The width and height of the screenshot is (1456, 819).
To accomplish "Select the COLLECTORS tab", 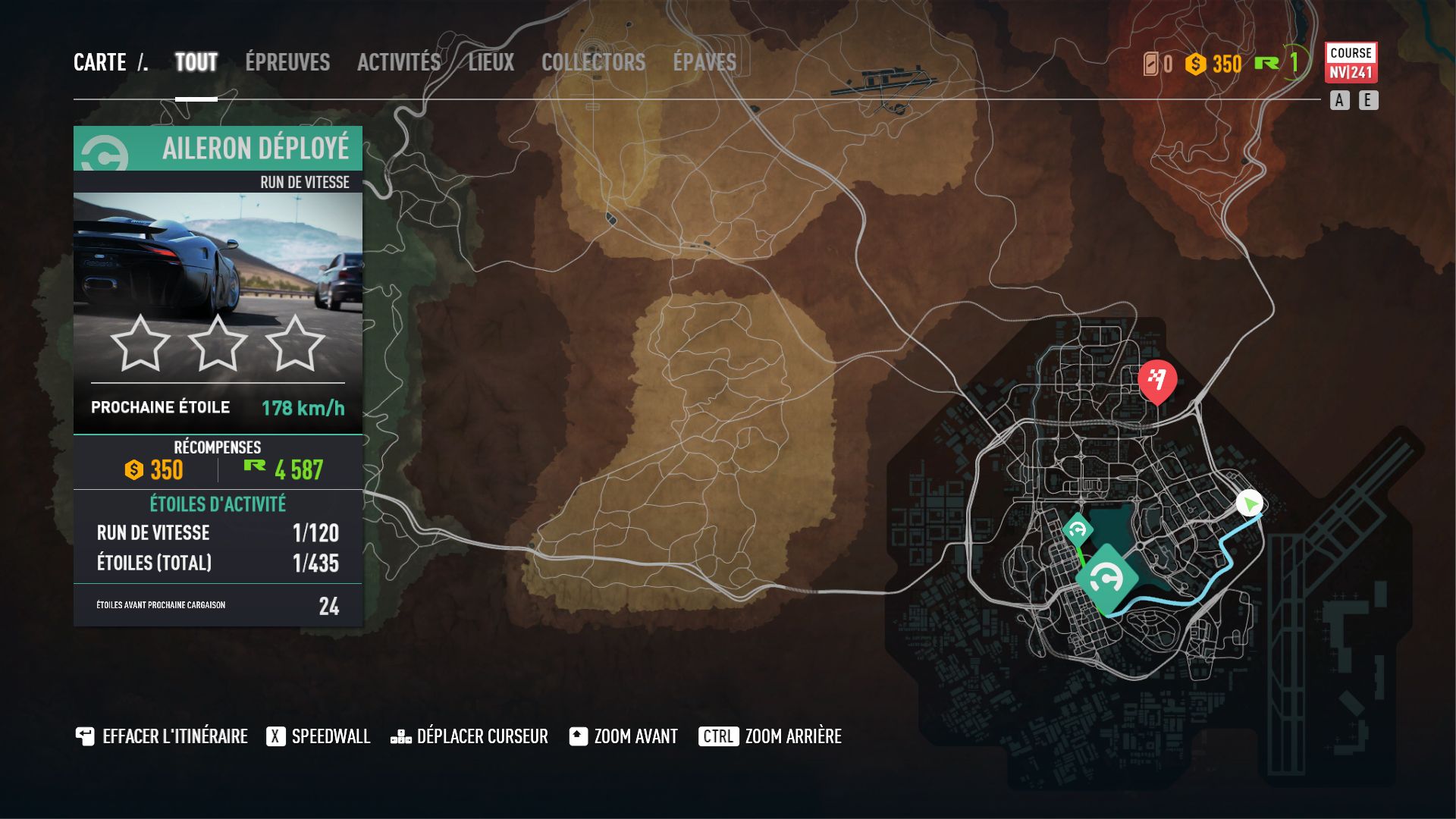I will (594, 63).
